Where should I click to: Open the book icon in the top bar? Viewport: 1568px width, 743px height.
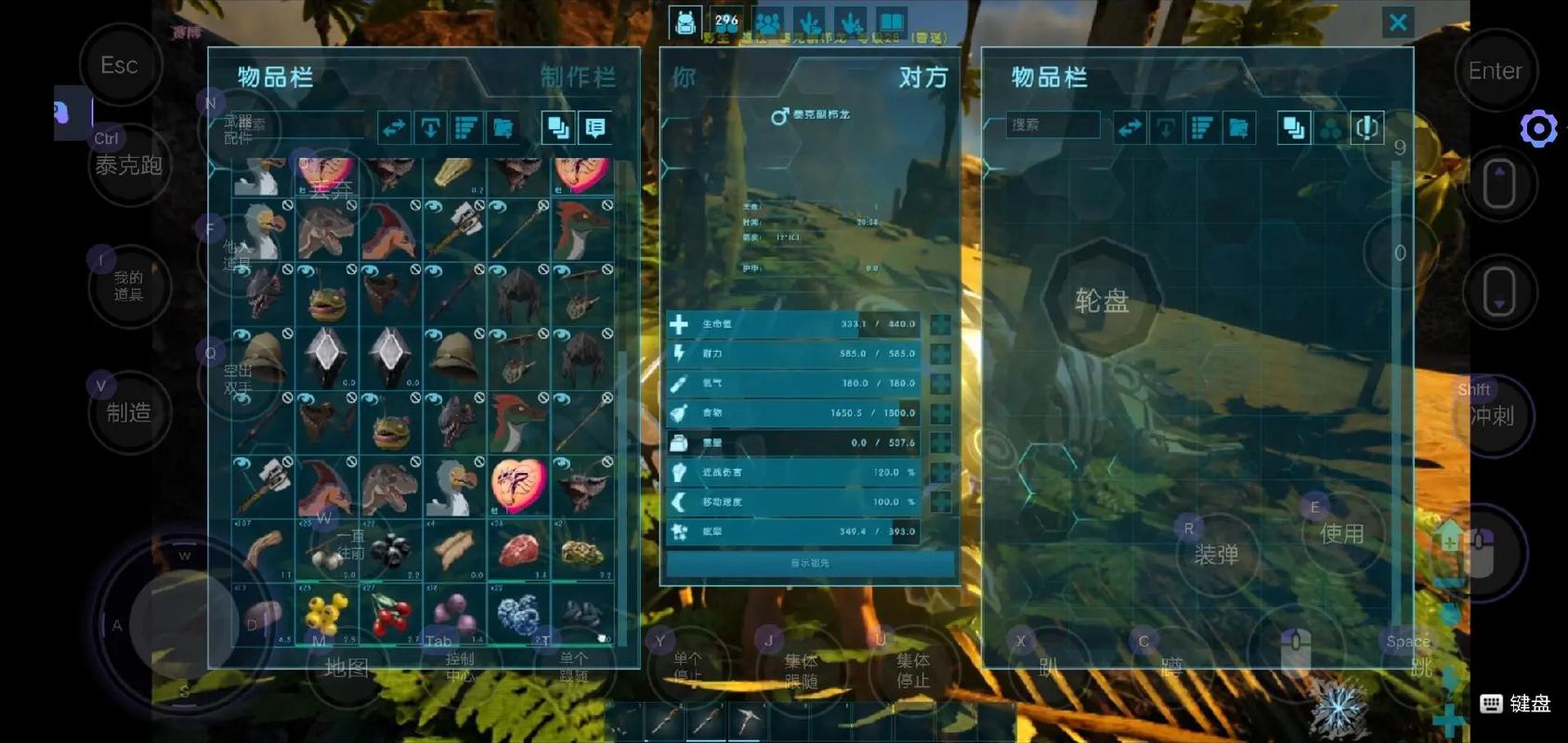891,22
